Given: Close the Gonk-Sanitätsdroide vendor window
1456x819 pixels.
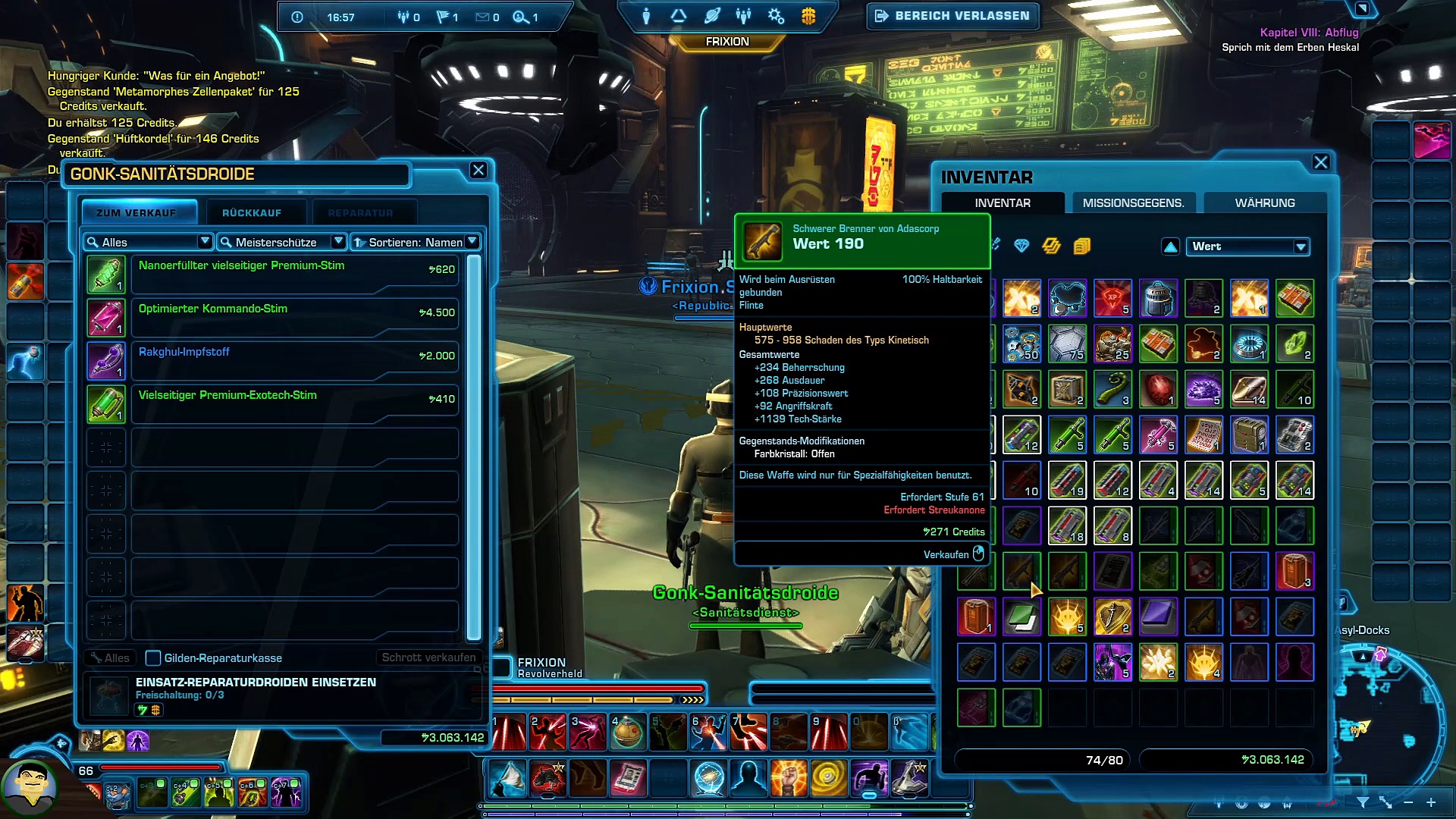Looking at the screenshot, I should point(479,171).
